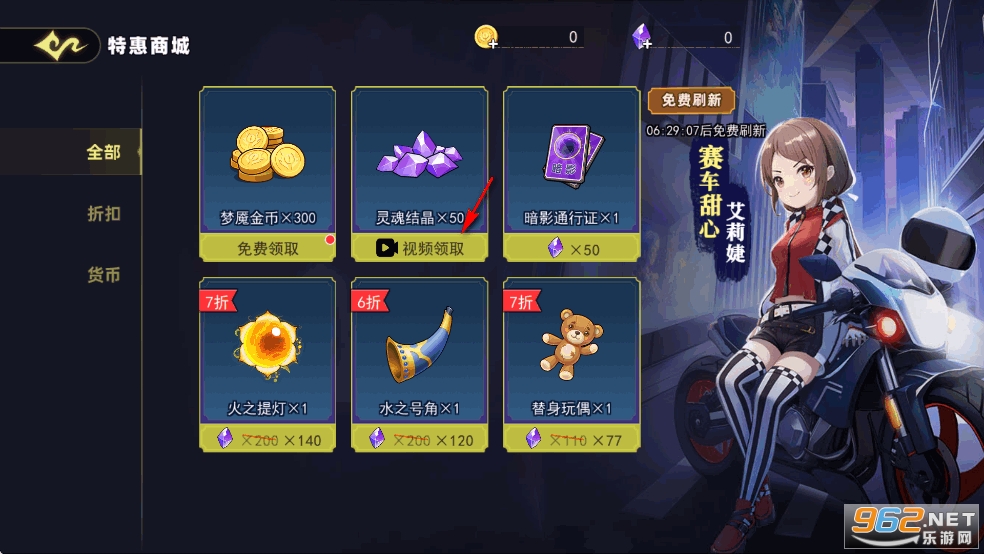View the 水之号角 blue horn item

[x=420, y=345]
